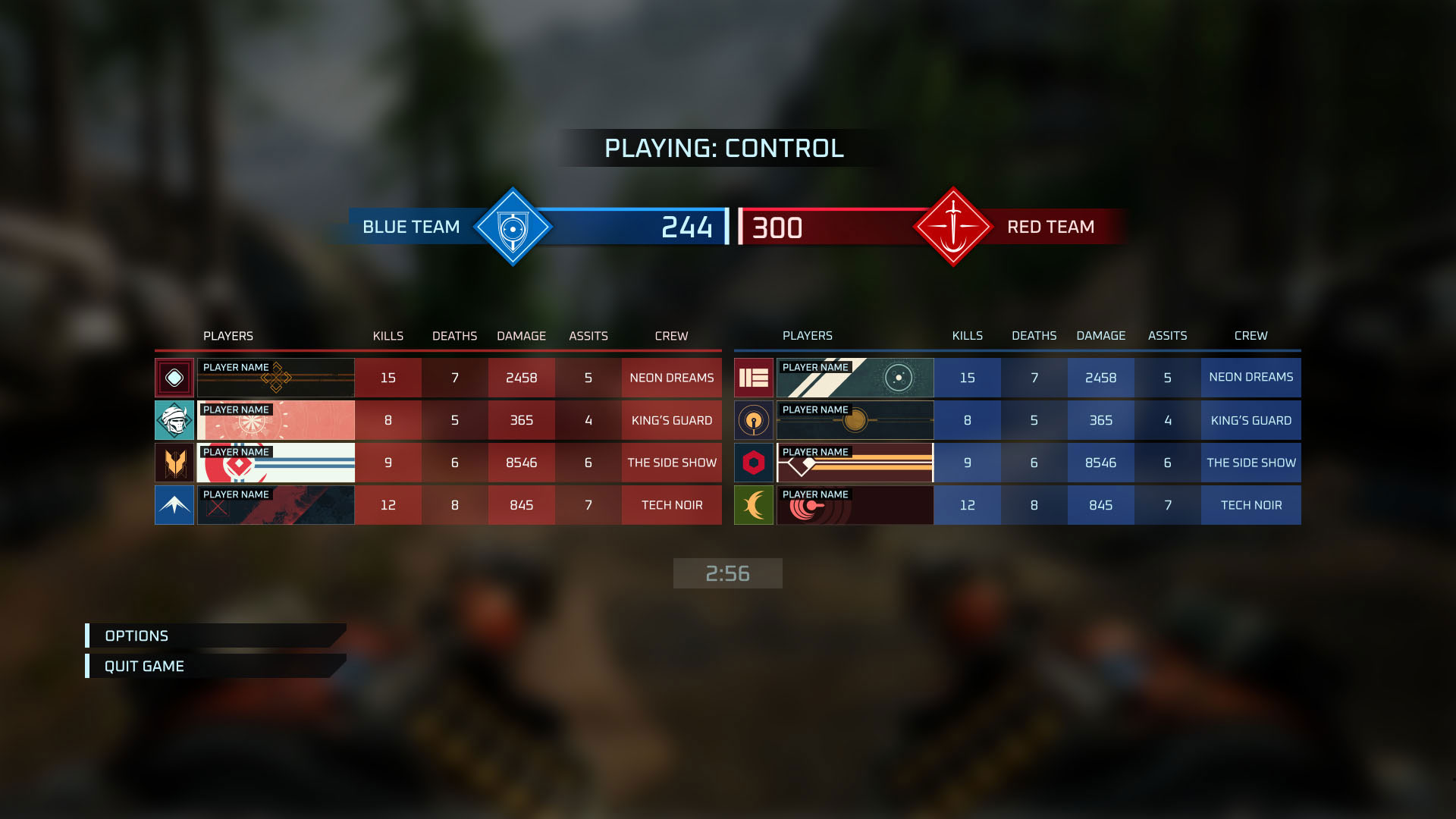Screen dimensions: 1456x819
Task: Select the Red Team sword emblem
Action: point(953,227)
